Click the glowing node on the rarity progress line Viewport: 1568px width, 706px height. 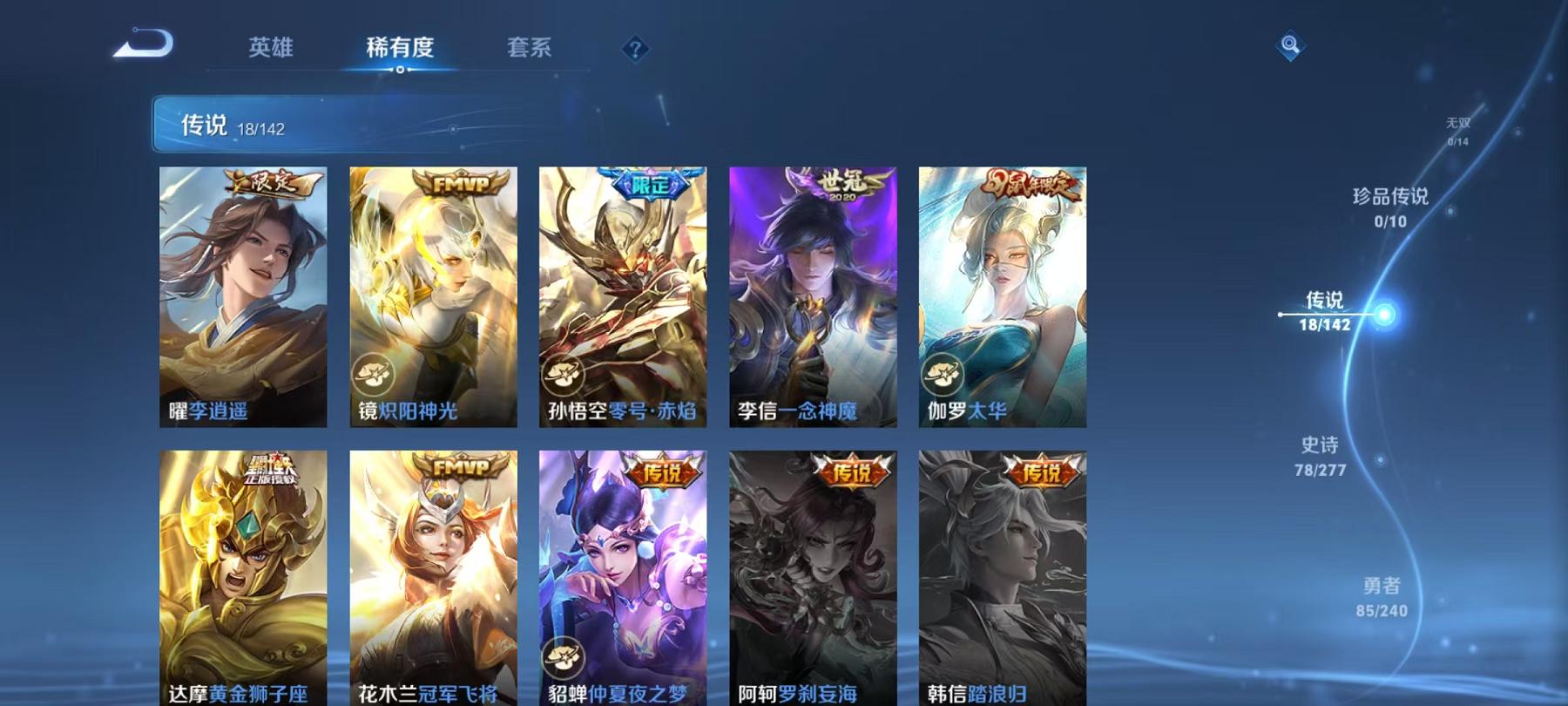coord(1383,316)
